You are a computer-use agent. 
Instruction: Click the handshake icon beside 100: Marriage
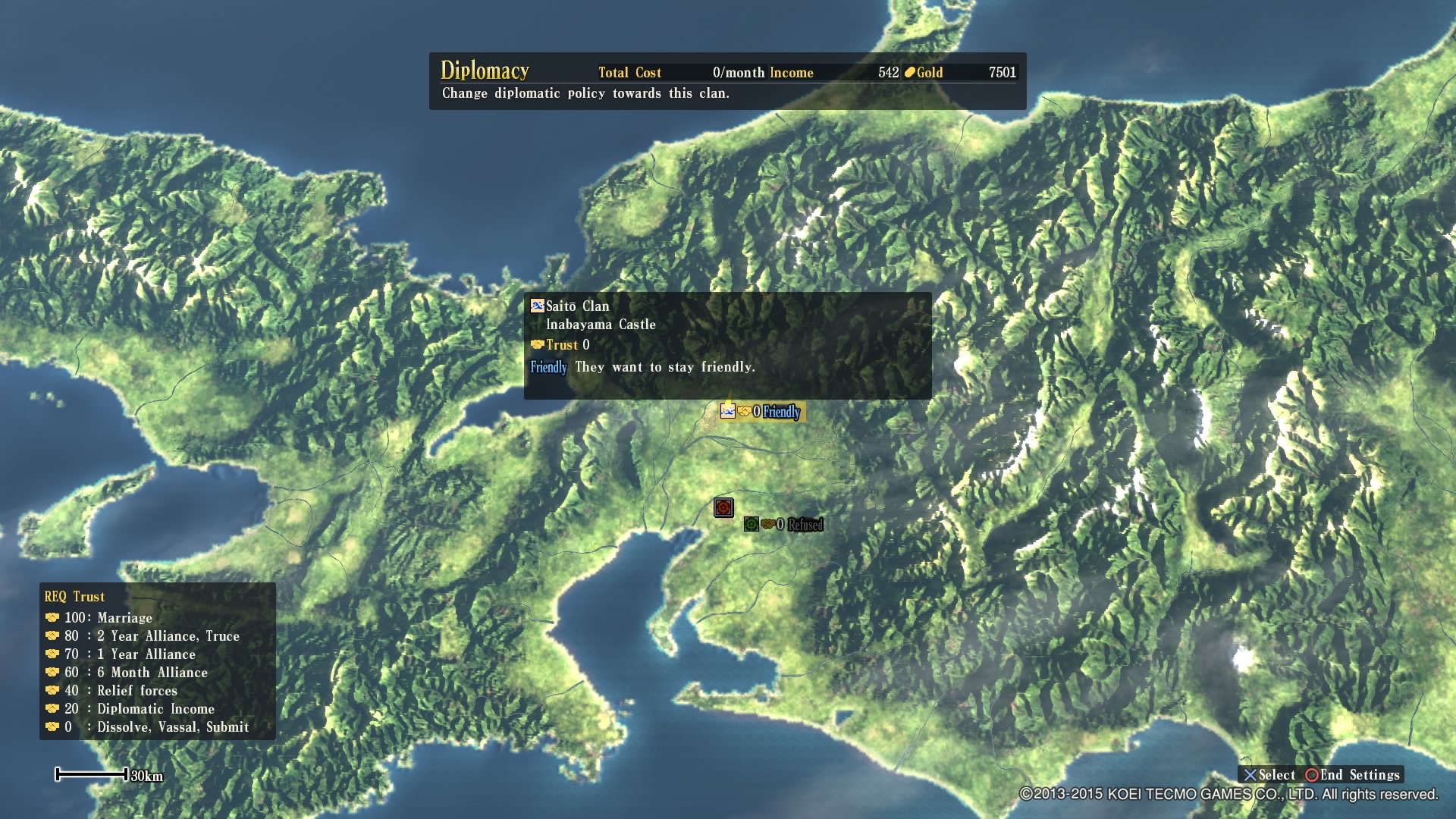(53, 617)
